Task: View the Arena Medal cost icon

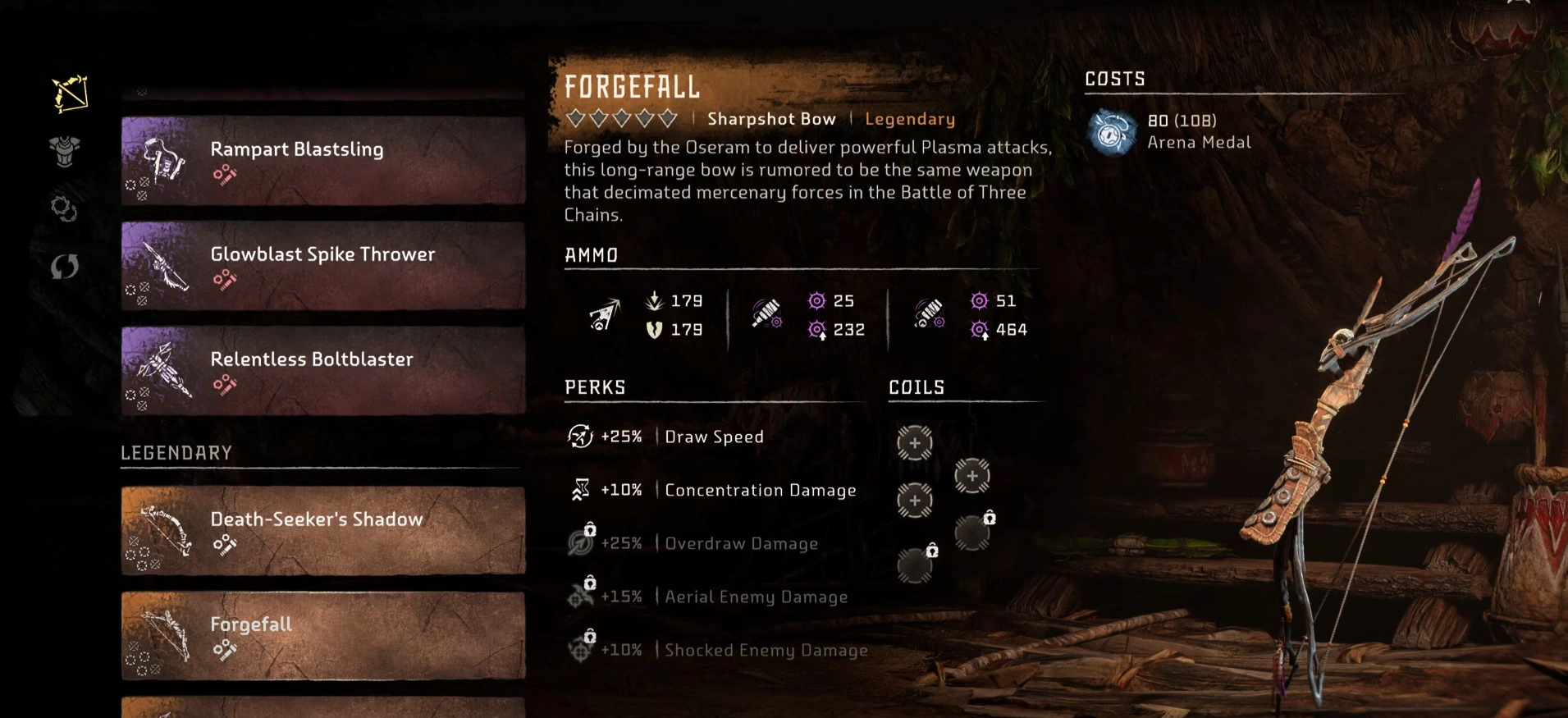Action: pos(1112,131)
